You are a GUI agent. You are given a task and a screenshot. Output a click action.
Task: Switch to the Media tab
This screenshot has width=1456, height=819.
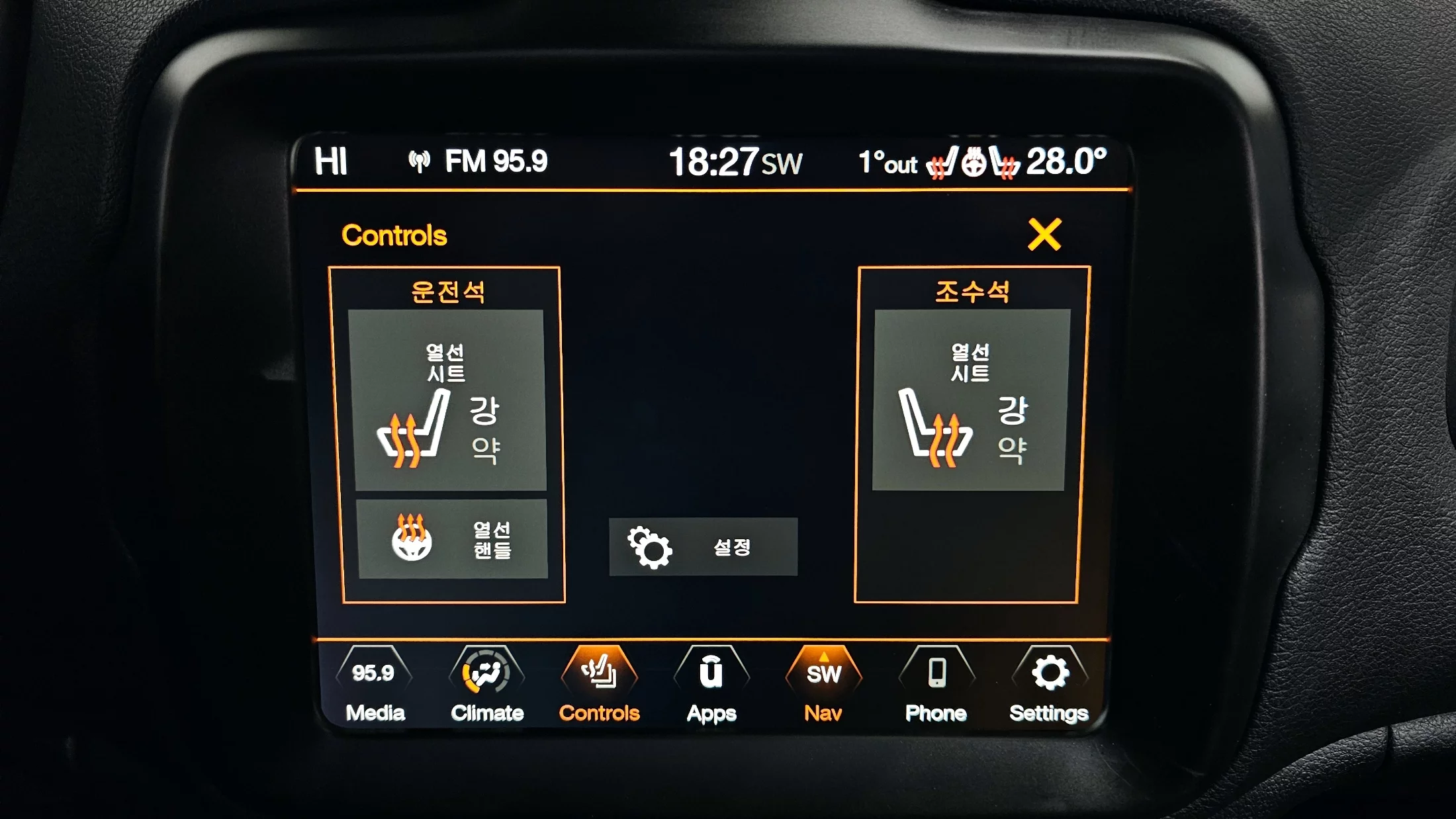(375, 686)
